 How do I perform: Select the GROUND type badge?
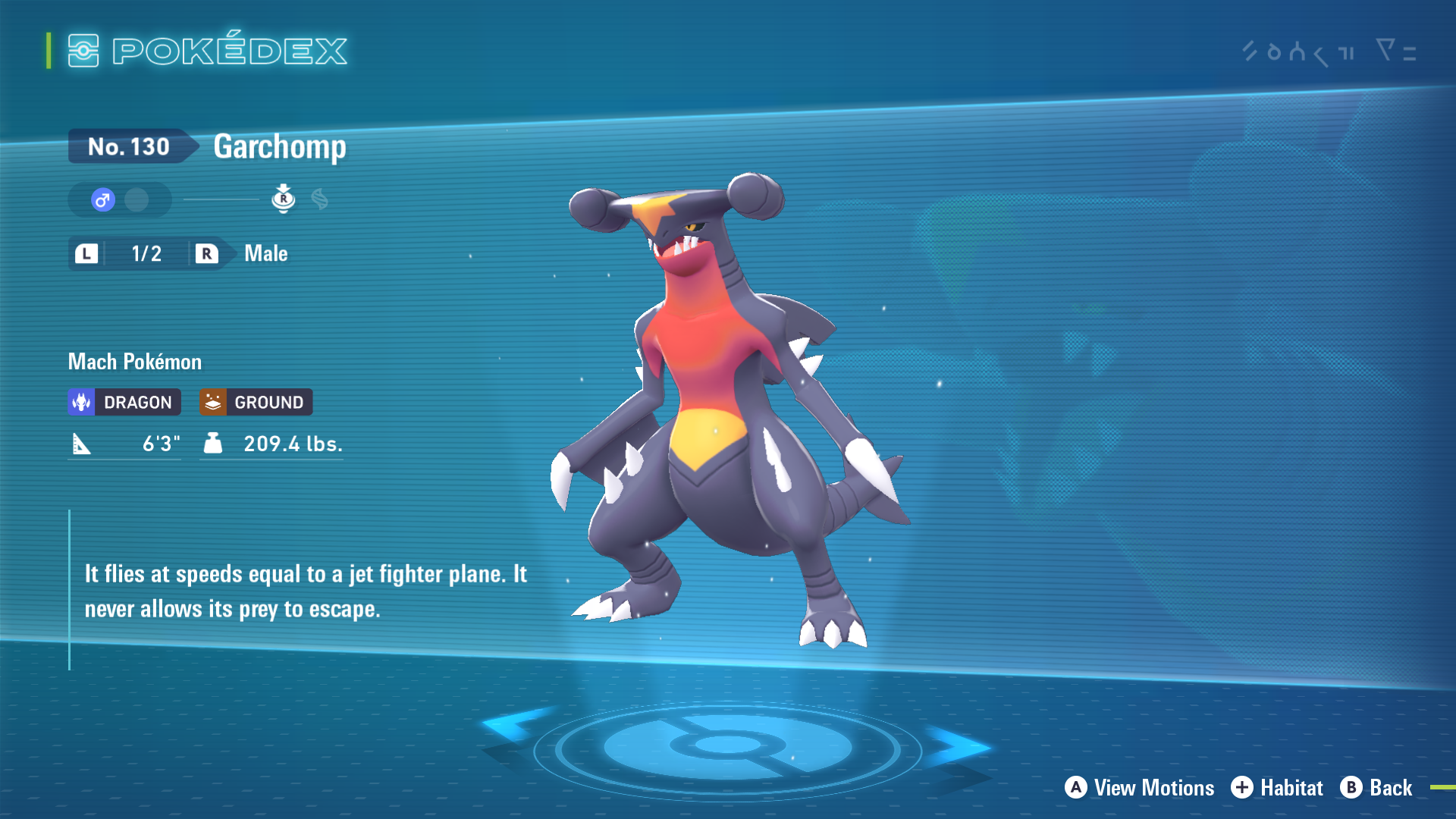(x=256, y=402)
